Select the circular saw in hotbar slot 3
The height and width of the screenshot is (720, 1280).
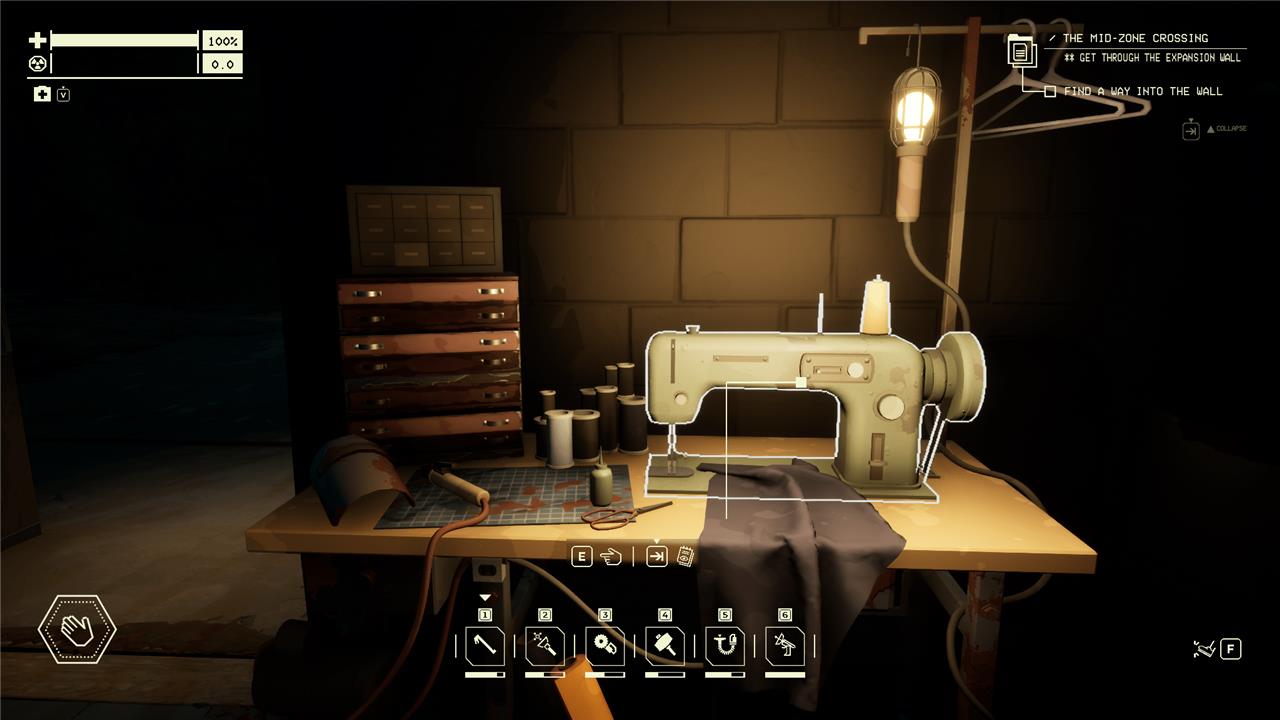click(x=605, y=646)
